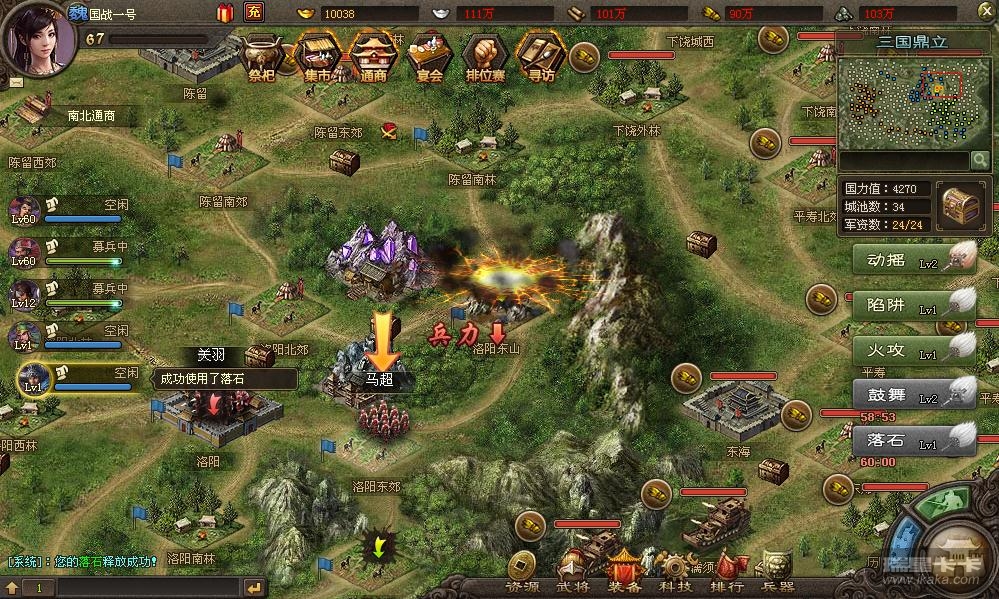
Task: Click the magnifier search button under minimap
Action: 979,160
